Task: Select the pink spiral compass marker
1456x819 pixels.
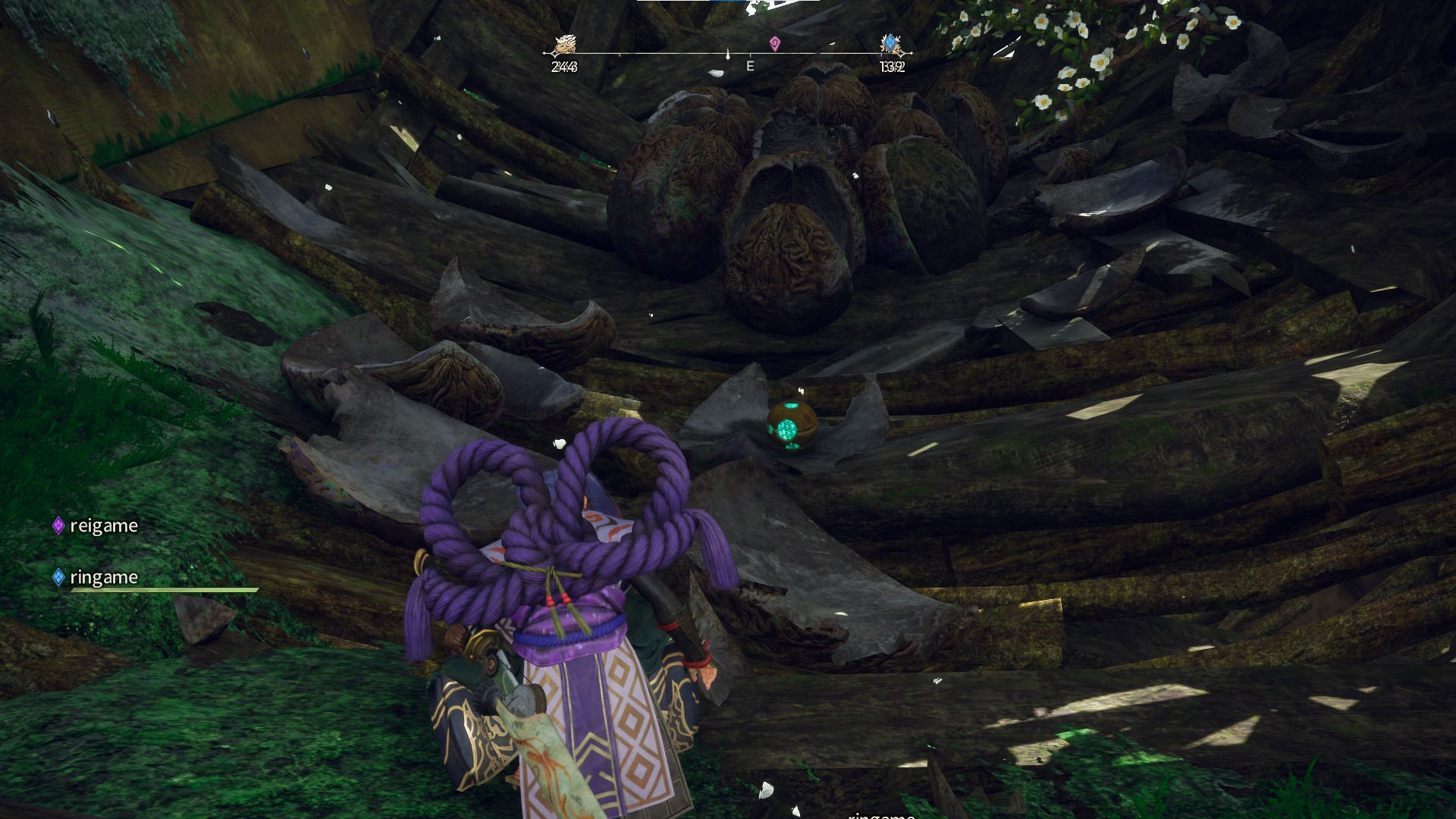Action: click(x=774, y=44)
